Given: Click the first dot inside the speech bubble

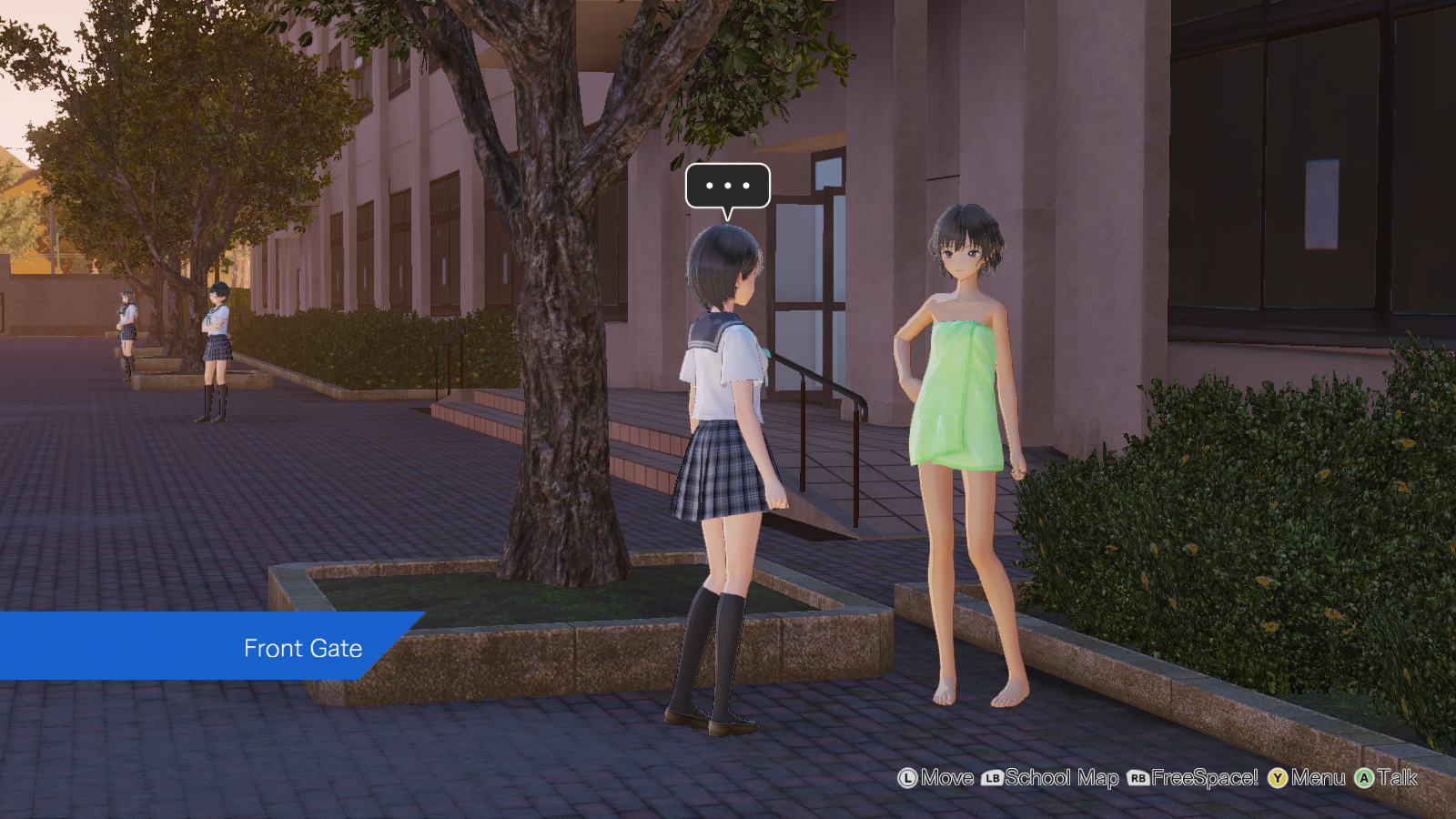Looking at the screenshot, I should [x=710, y=185].
